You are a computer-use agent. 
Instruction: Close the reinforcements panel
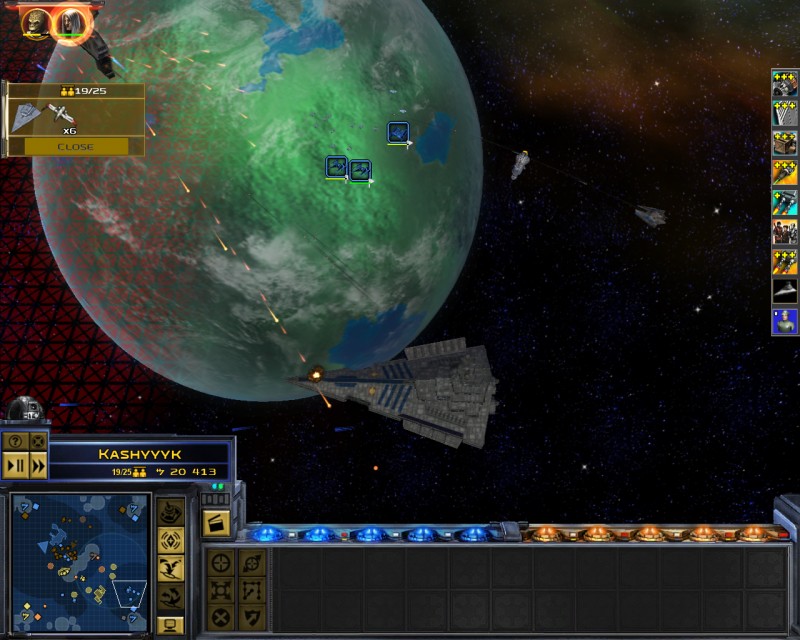click(x=76, y=146)
